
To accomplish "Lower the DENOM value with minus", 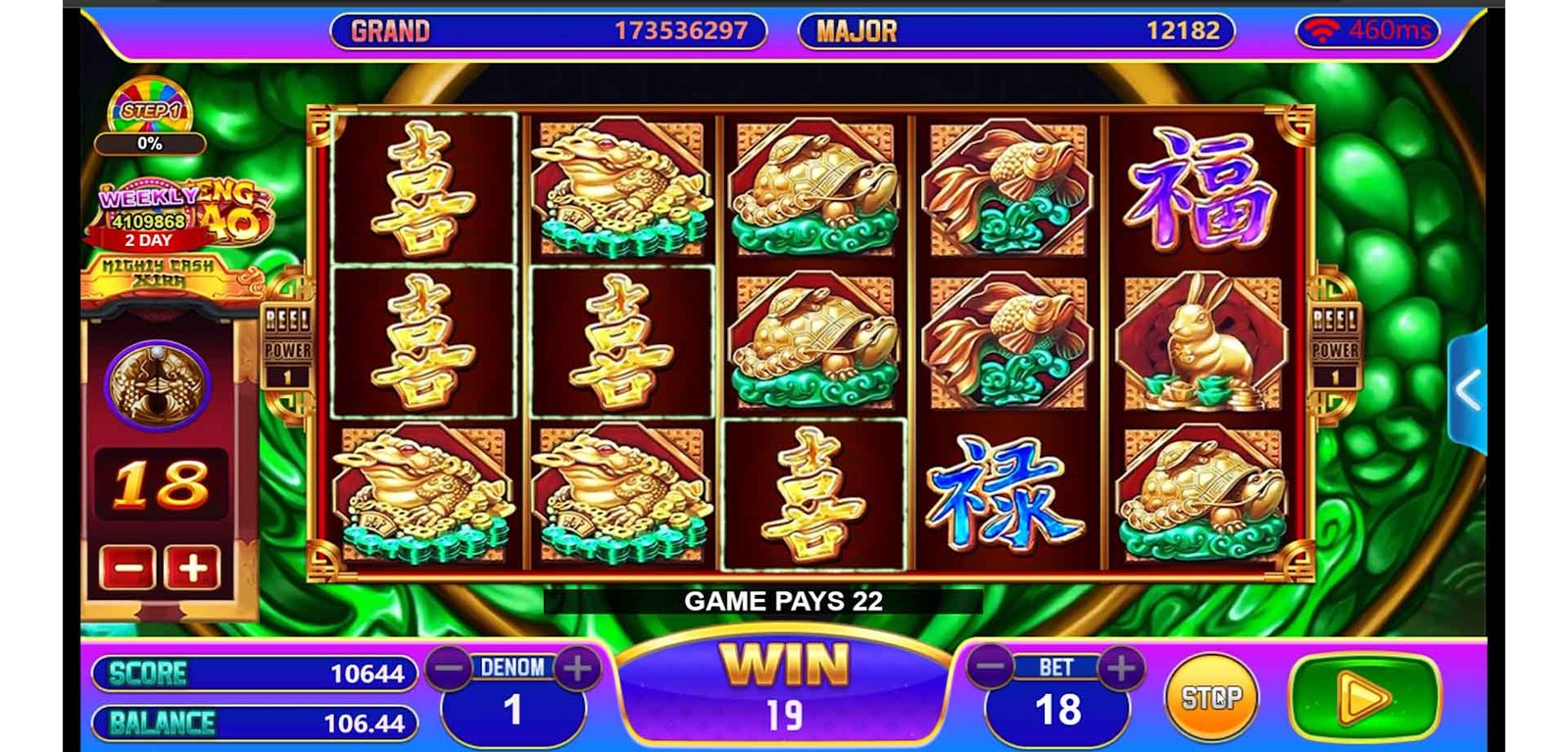I will [450, 669].
